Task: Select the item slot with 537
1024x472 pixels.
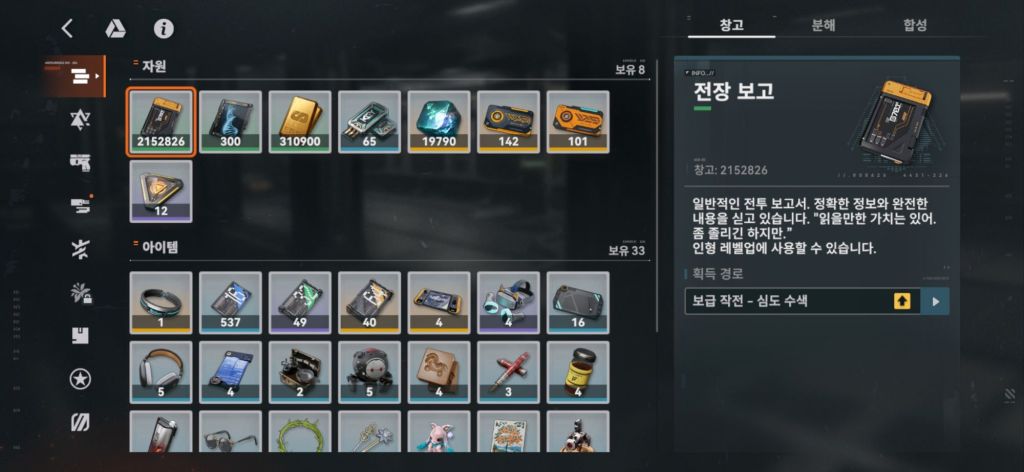Action: pyautogui.click(x=230, y=301)
